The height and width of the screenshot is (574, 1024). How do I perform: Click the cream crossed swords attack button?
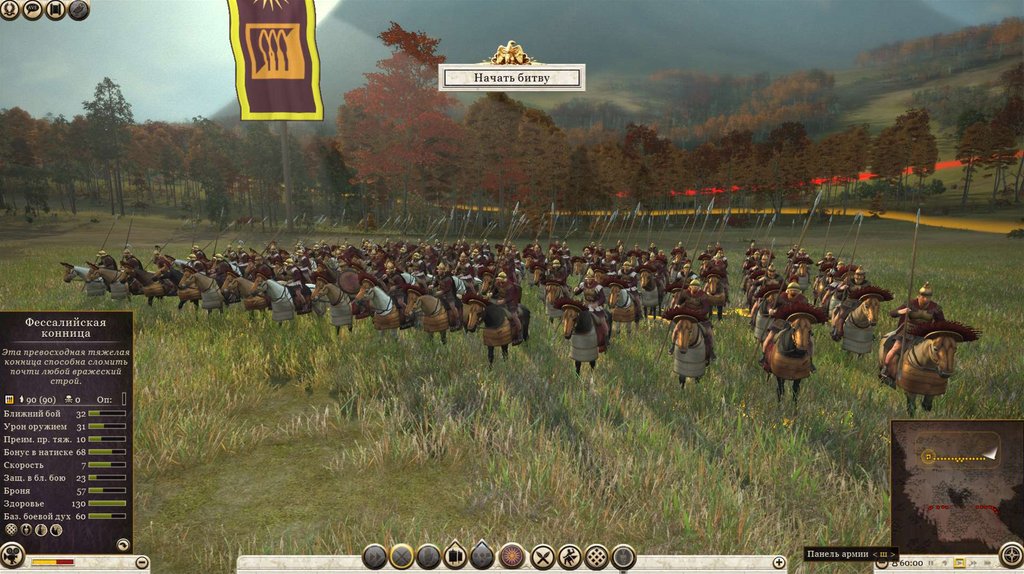click(x=543, y=557)
